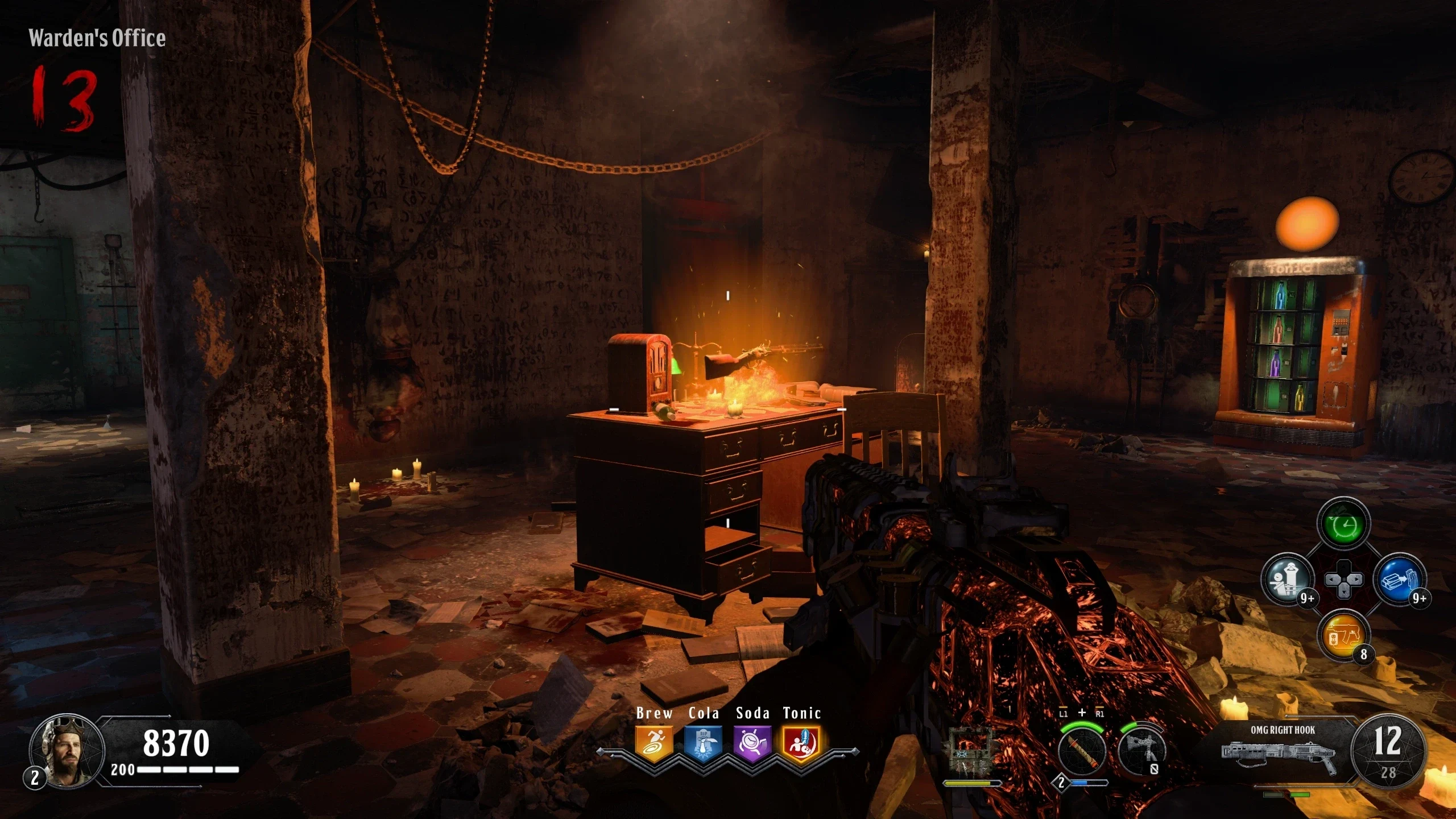
Task: Select the red Tonic perk icon
Action: (801, 743)
